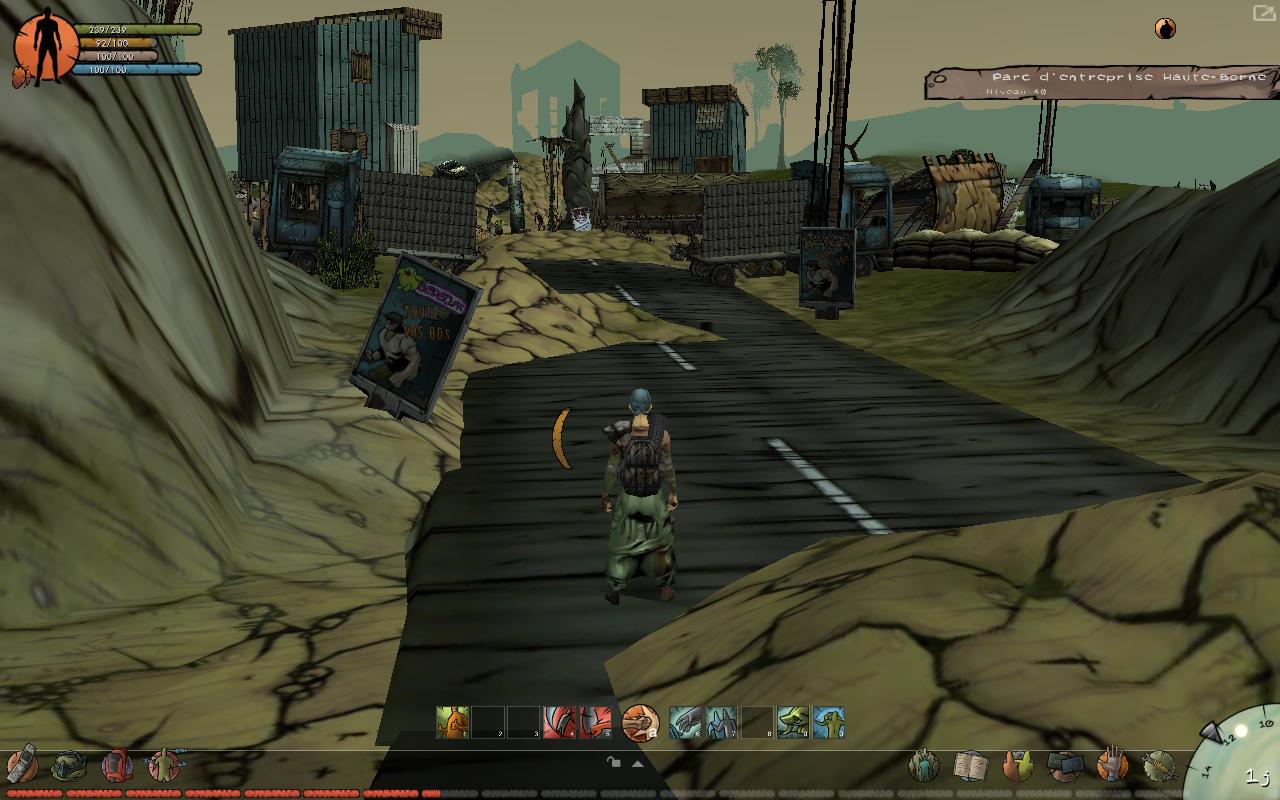
Task: Expand the hotbar with the up arrow
Action: [x=637, y=764]
